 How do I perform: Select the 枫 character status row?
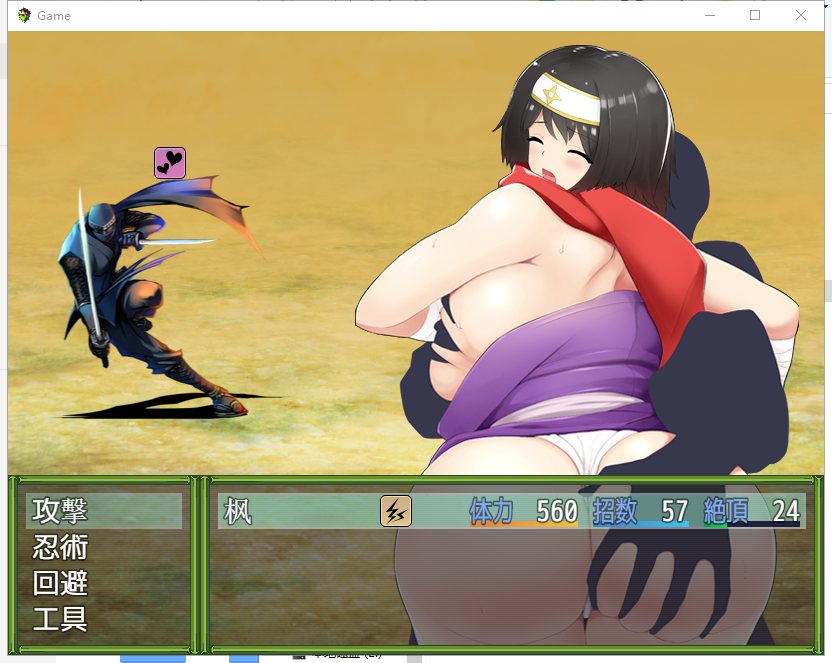click(510, 511)
